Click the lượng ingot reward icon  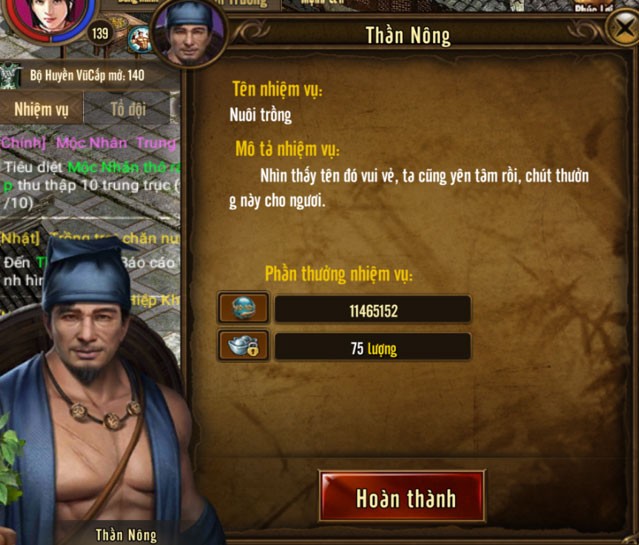coord(243,346)
